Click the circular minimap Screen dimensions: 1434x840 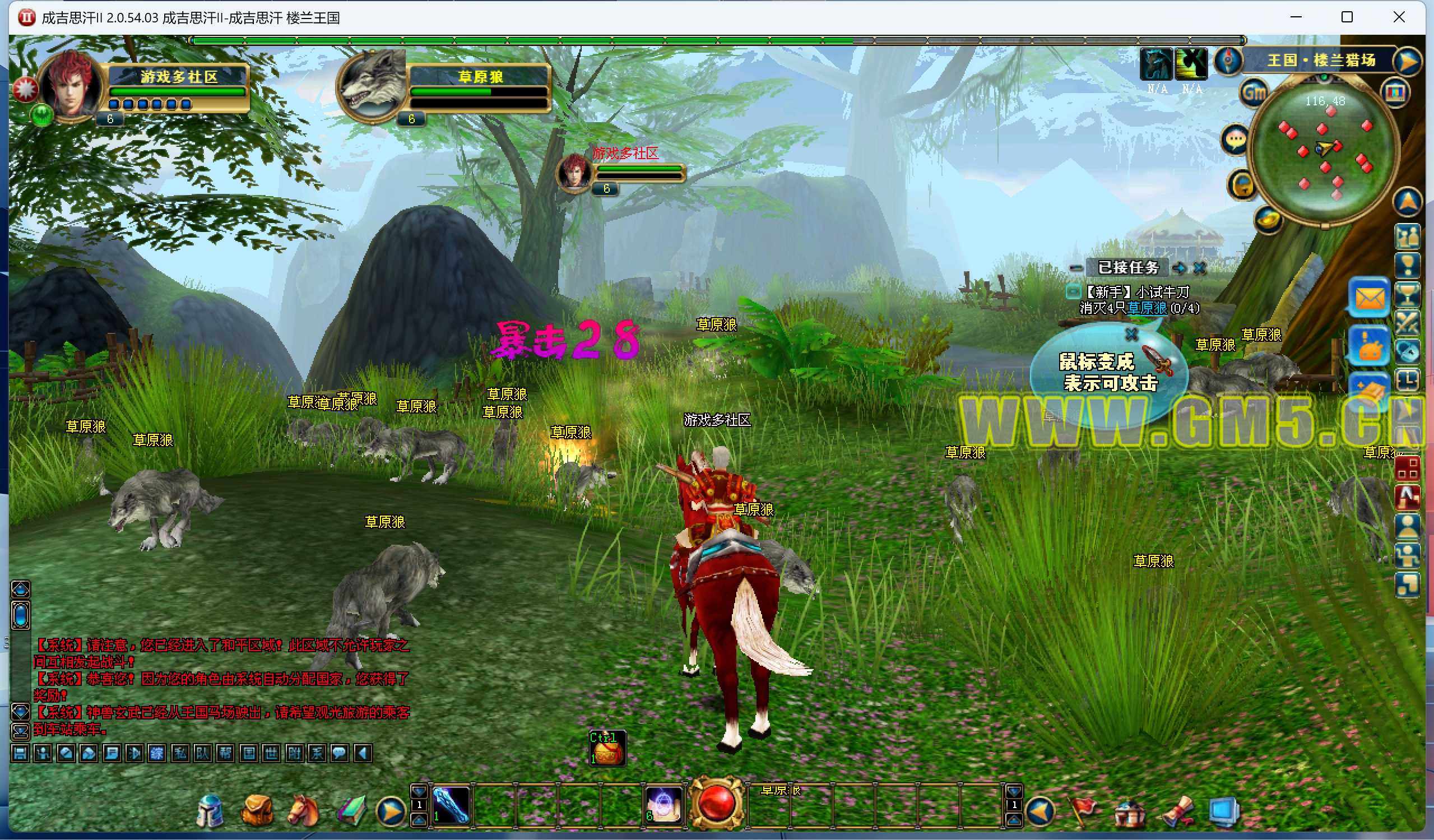[x=1324, y=151]
